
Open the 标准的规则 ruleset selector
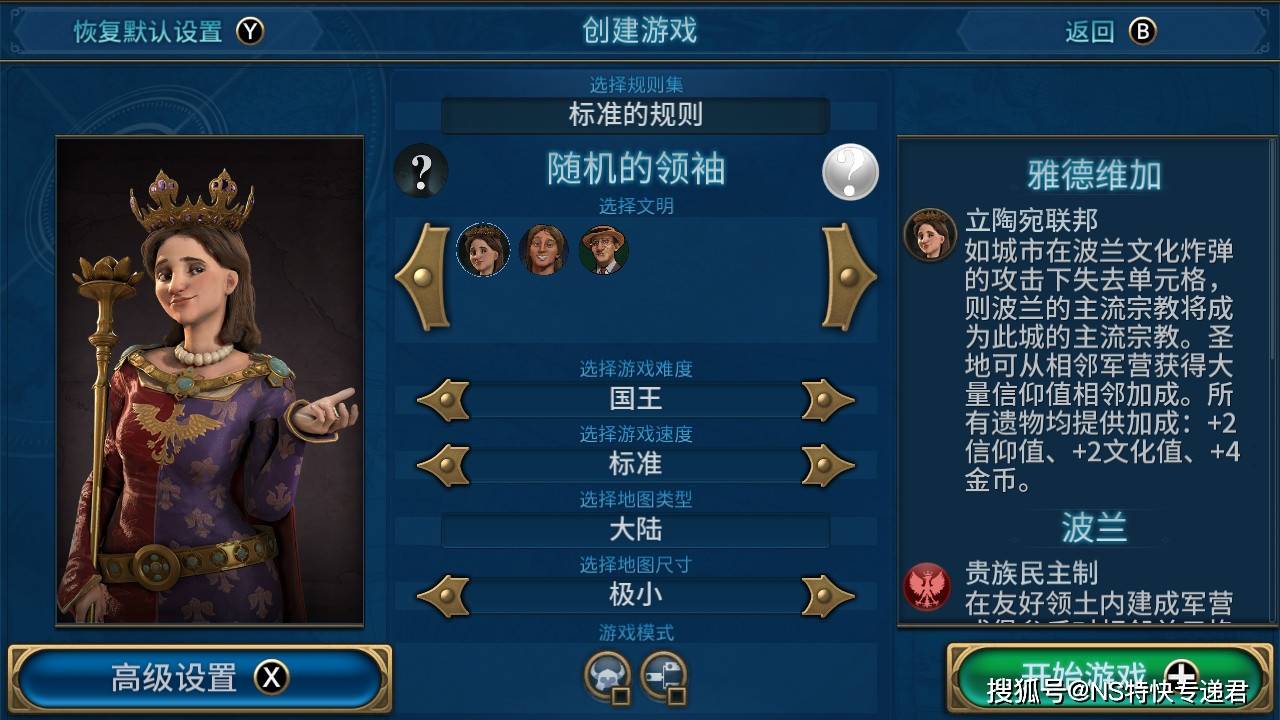coord(635,115)
